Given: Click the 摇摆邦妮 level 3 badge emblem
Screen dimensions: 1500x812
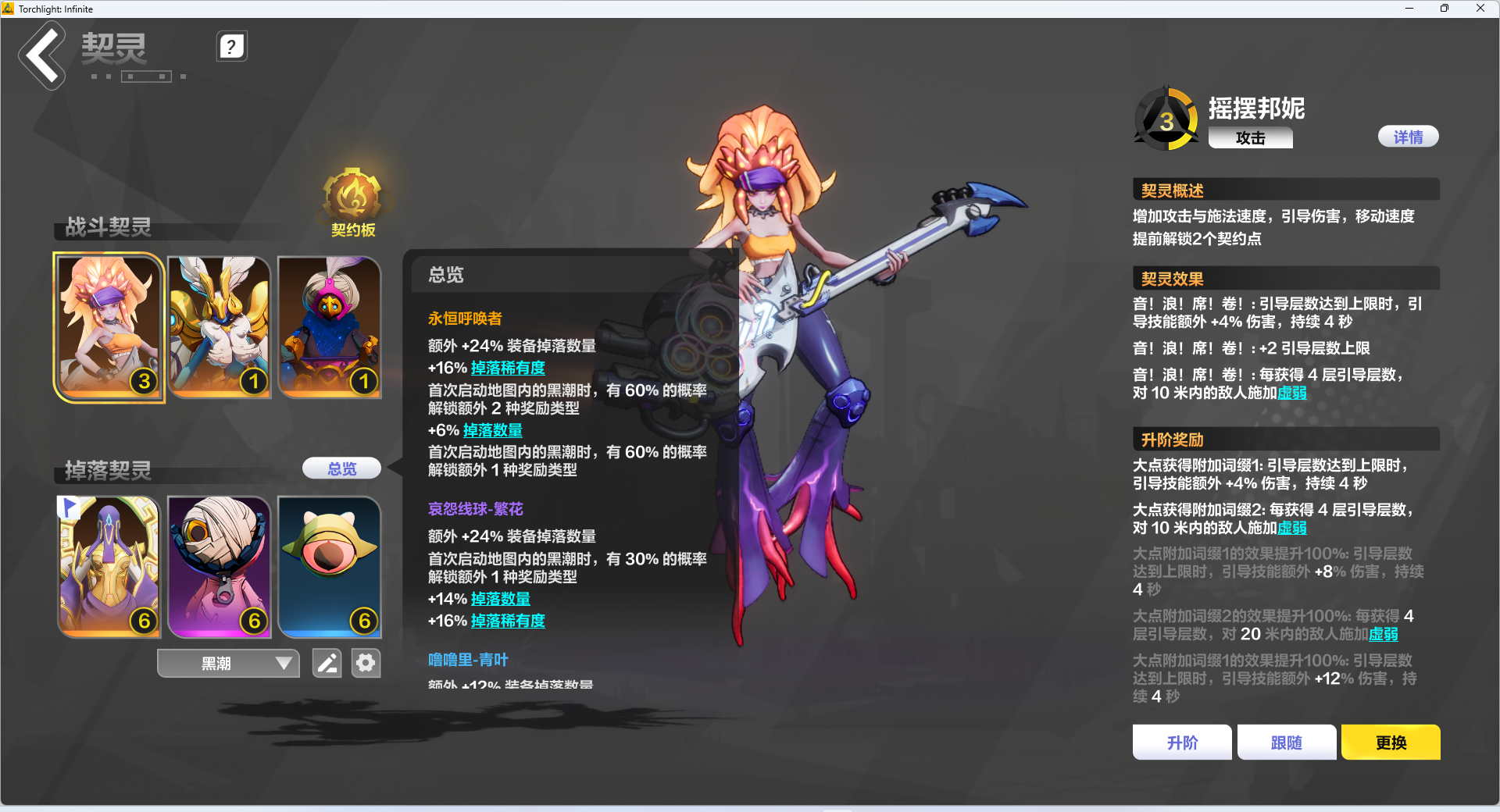Looking at the screenshot, I should [x=1166, y=119].
